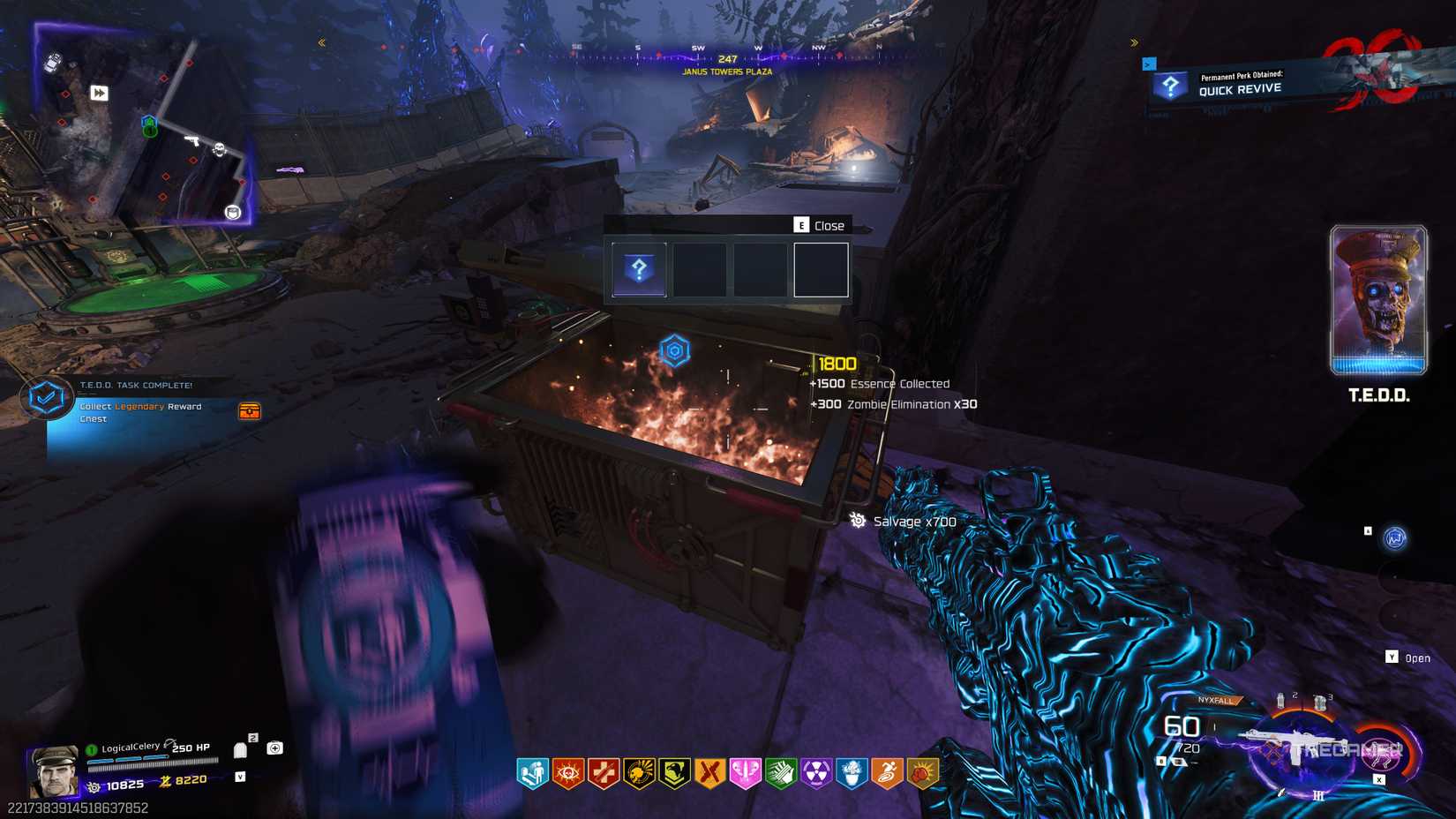Select the Deadshot Daiquiri perk icon
Viewport: 1456px width, 819px height.
(567, 772)
